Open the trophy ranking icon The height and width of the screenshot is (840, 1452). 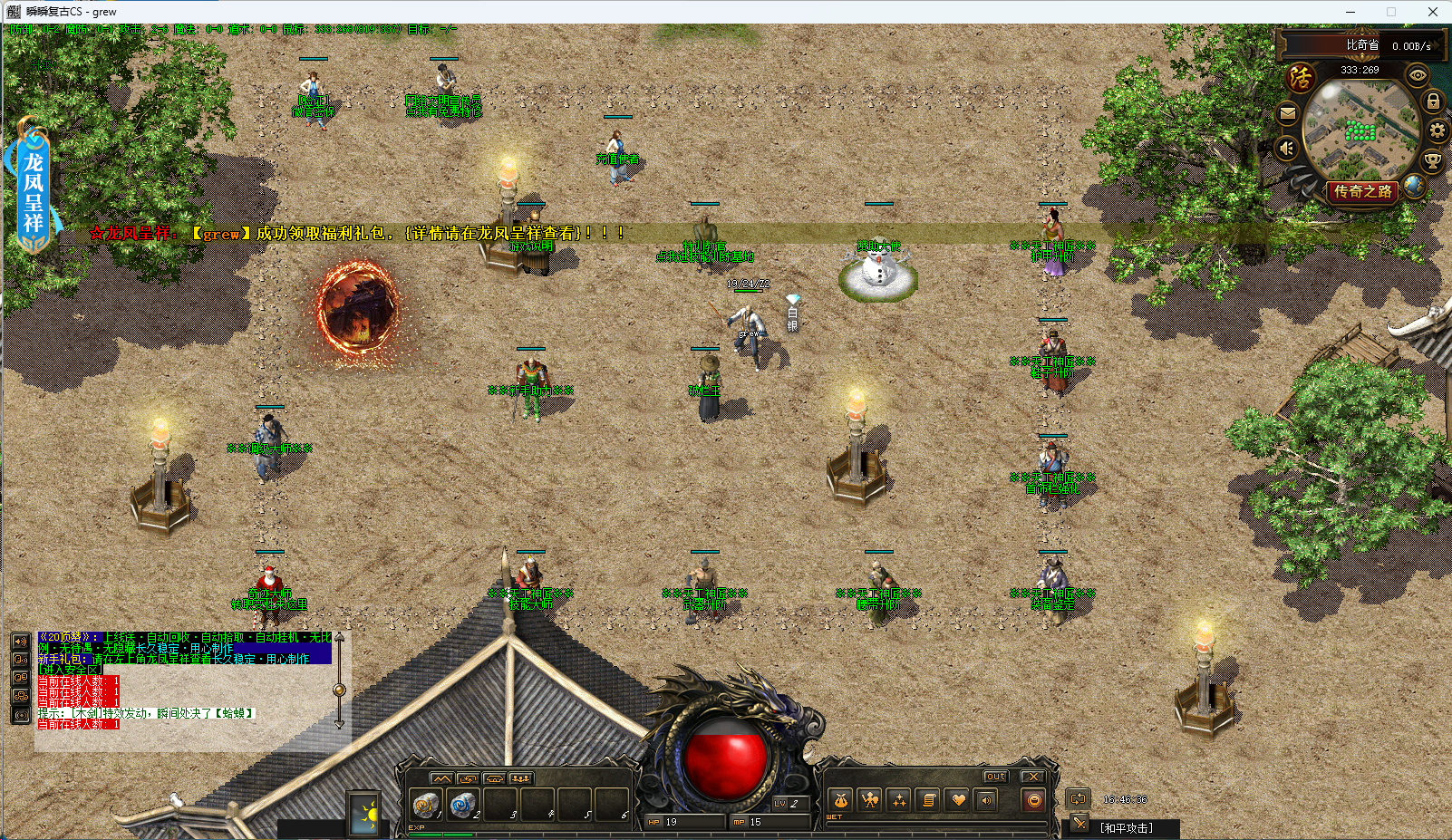[1433, 161]
